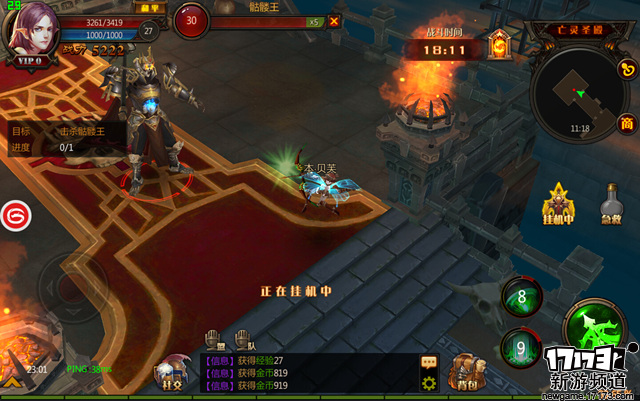This screenshot has width=640, height=401.
Task: Click the red circular overlay button
Action: 15,214
